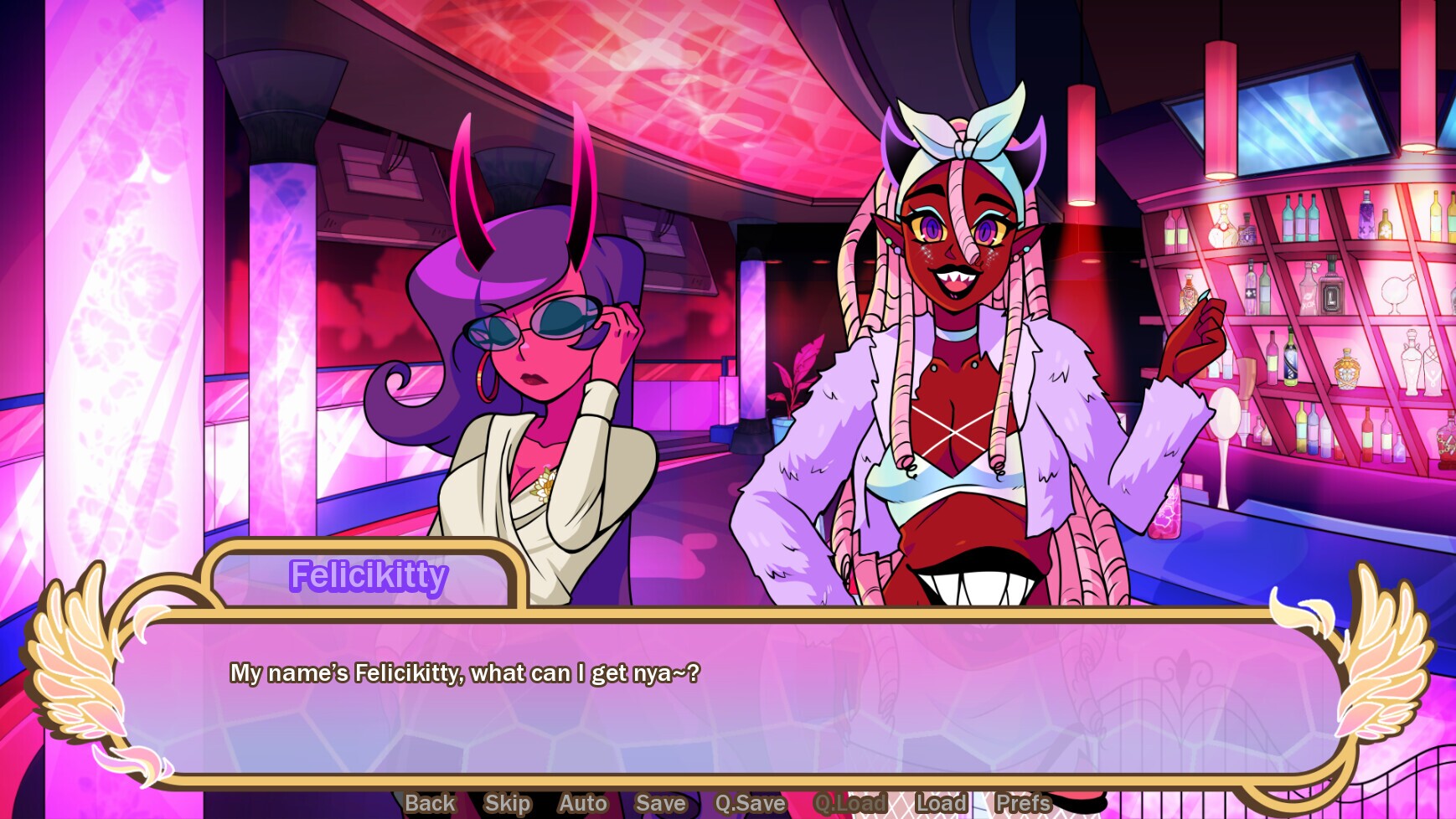The width and height of the screenshot is (1456, 819).
Task: Open the Load game screen
Action: 941,803
